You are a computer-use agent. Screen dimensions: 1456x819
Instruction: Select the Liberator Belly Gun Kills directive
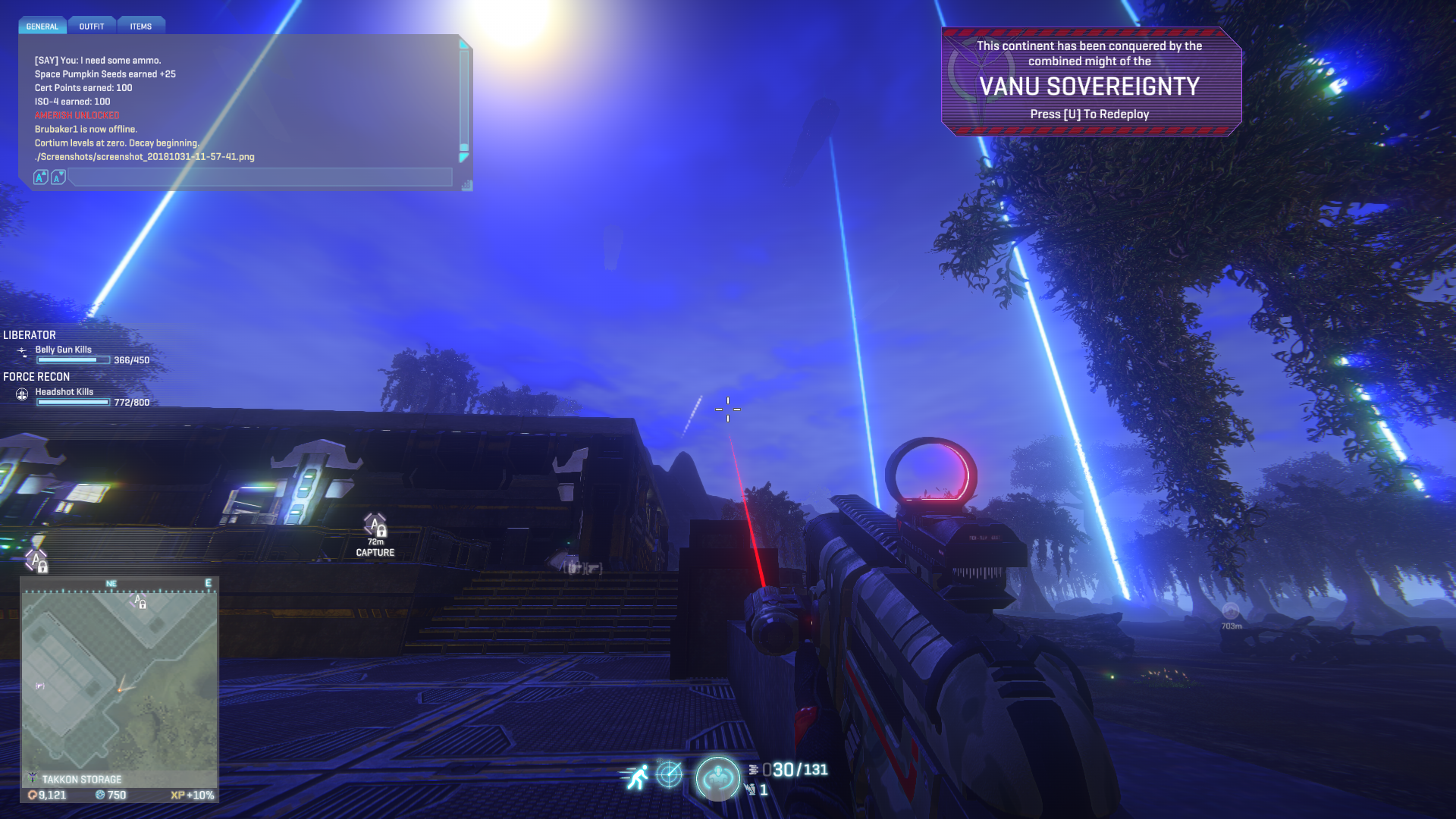pos(64,350)
